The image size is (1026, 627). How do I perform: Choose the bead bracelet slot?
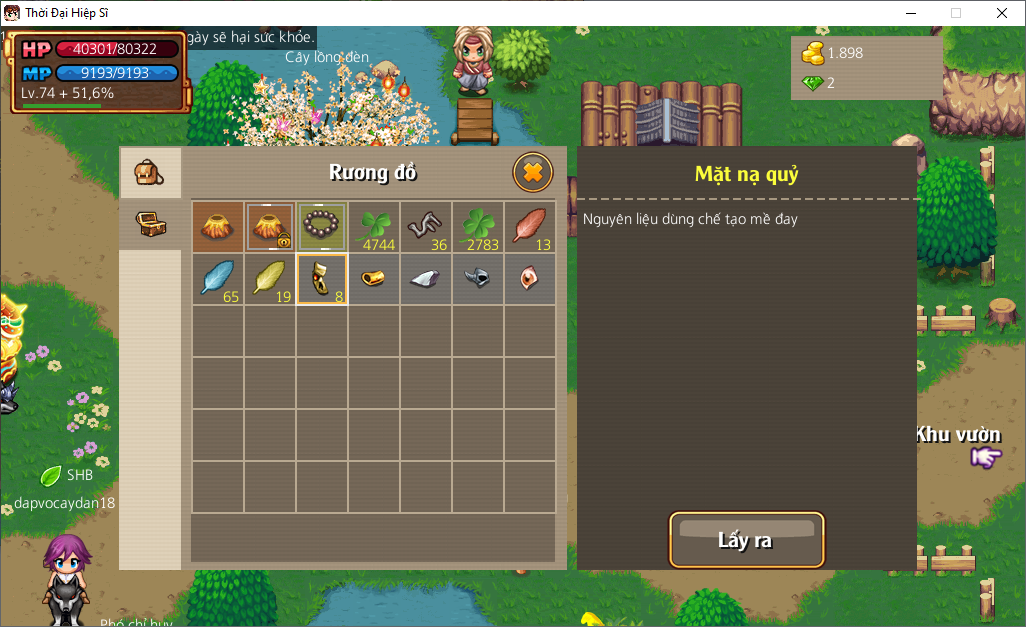point(322,226)
